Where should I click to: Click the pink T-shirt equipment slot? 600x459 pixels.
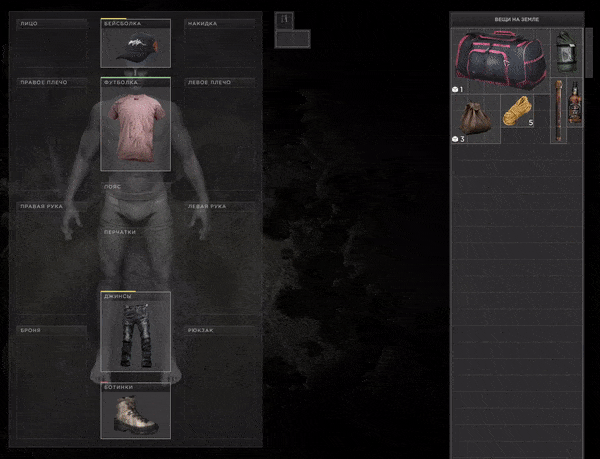135,125
